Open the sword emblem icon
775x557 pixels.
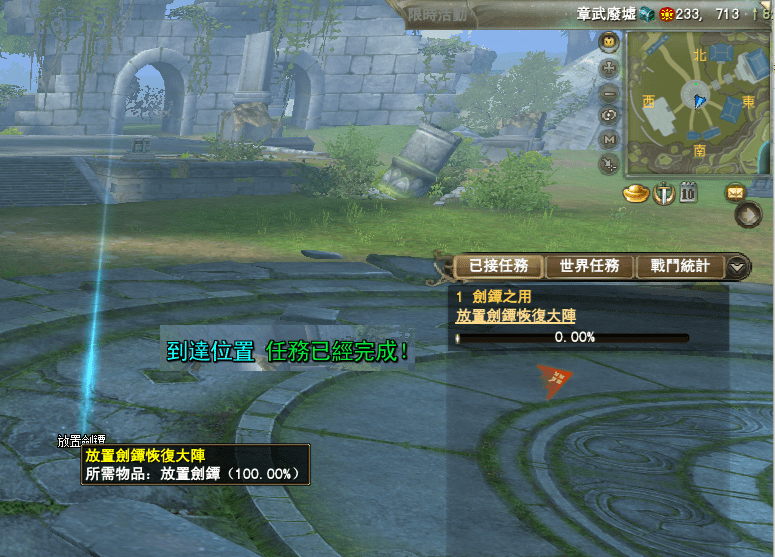(x=662, y=193)
